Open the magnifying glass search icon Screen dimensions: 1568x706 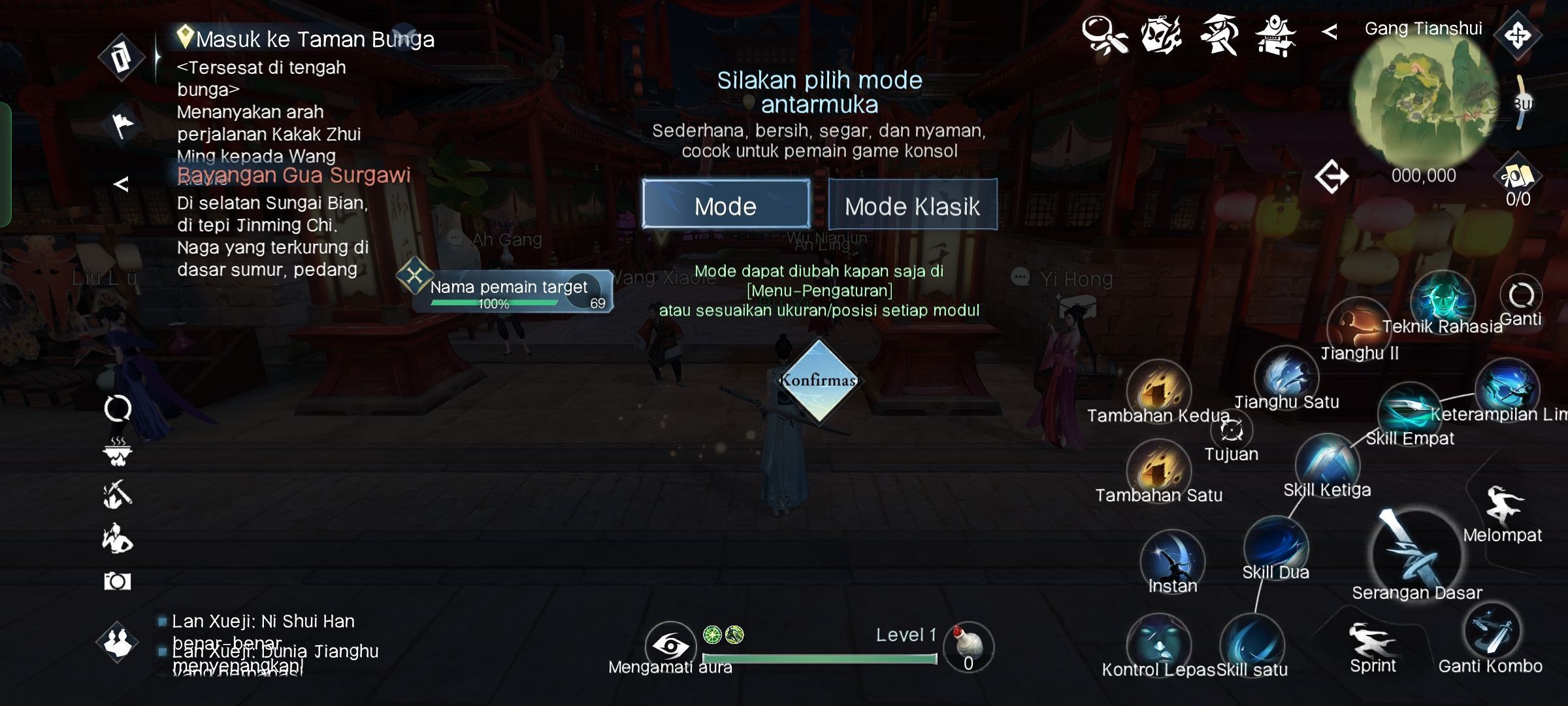click(1104, 35)
